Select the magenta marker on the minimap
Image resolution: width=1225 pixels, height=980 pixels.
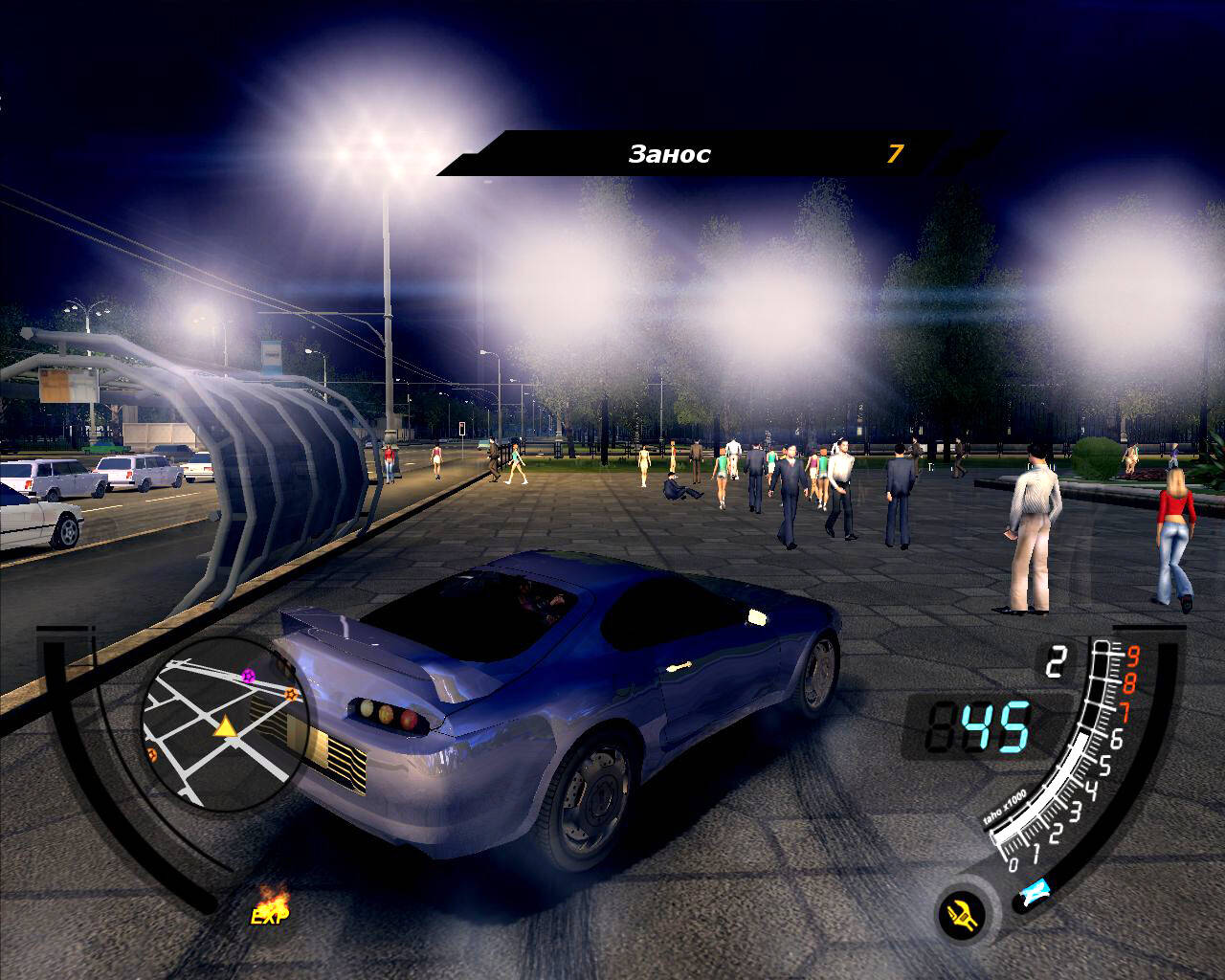[249, 676]
